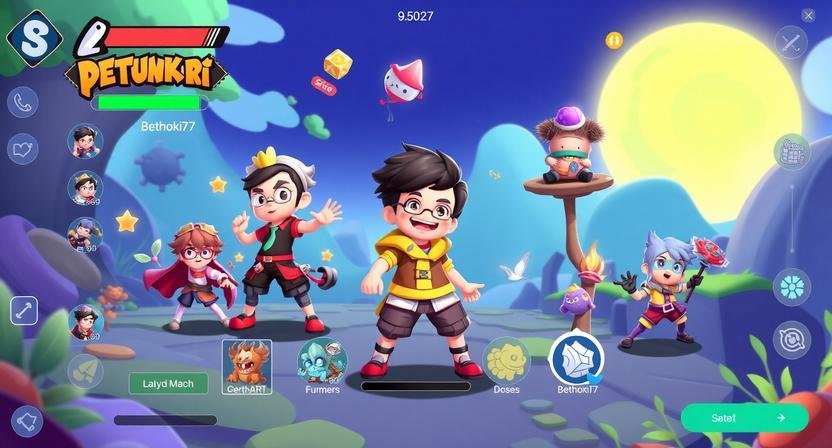The width and height of the screenshot is (832, 448).
Task: Click the paper plane icon
Action: 84,371
